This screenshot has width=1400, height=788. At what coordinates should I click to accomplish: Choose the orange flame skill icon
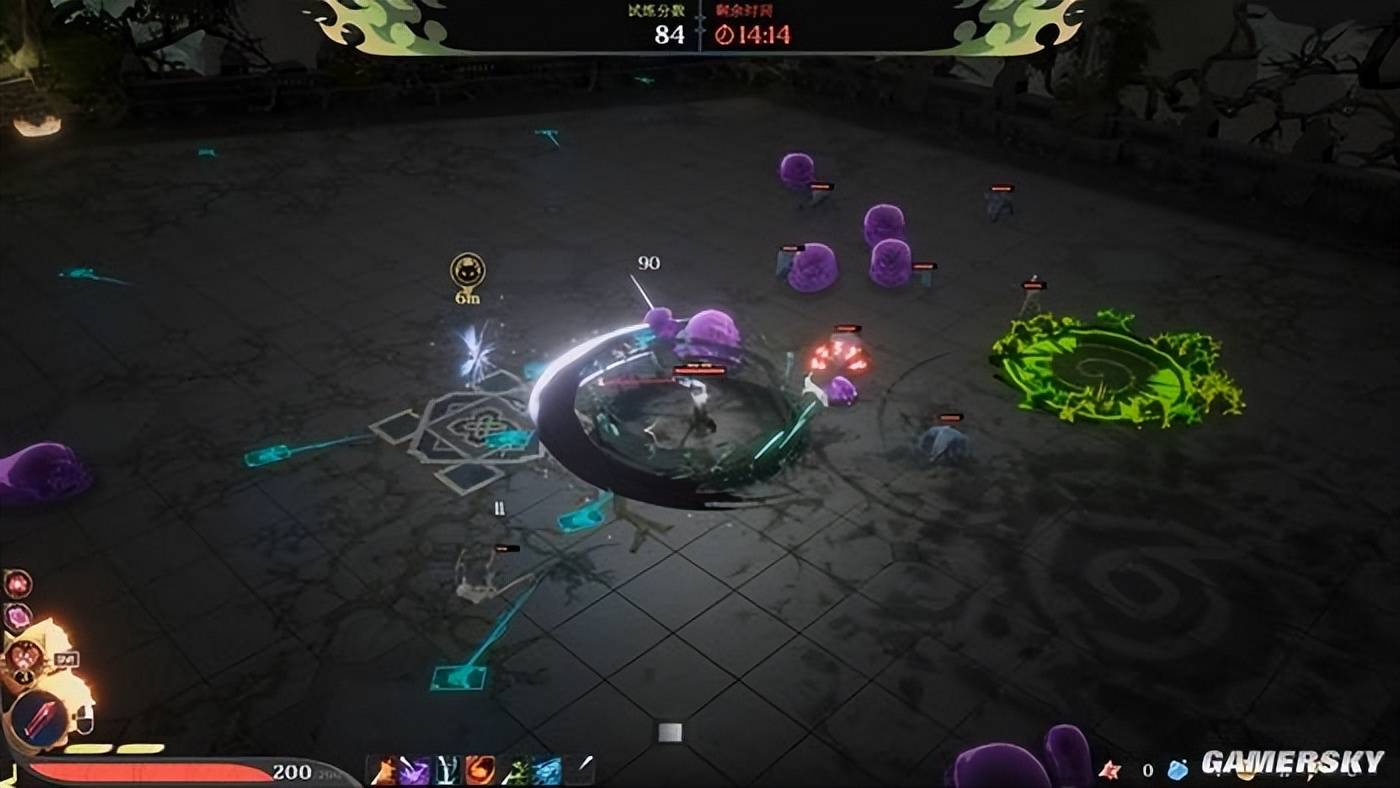coord(382,771)
